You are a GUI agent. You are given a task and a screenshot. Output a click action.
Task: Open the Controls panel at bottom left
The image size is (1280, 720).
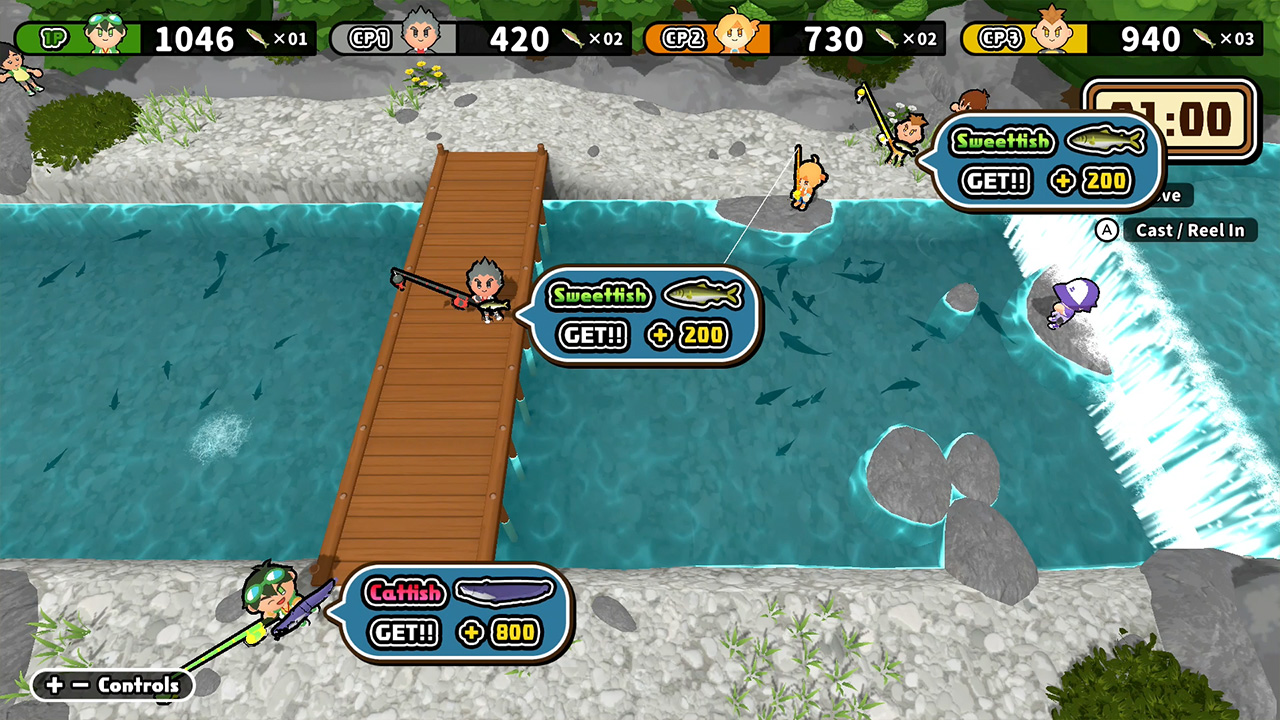[110, 686]
